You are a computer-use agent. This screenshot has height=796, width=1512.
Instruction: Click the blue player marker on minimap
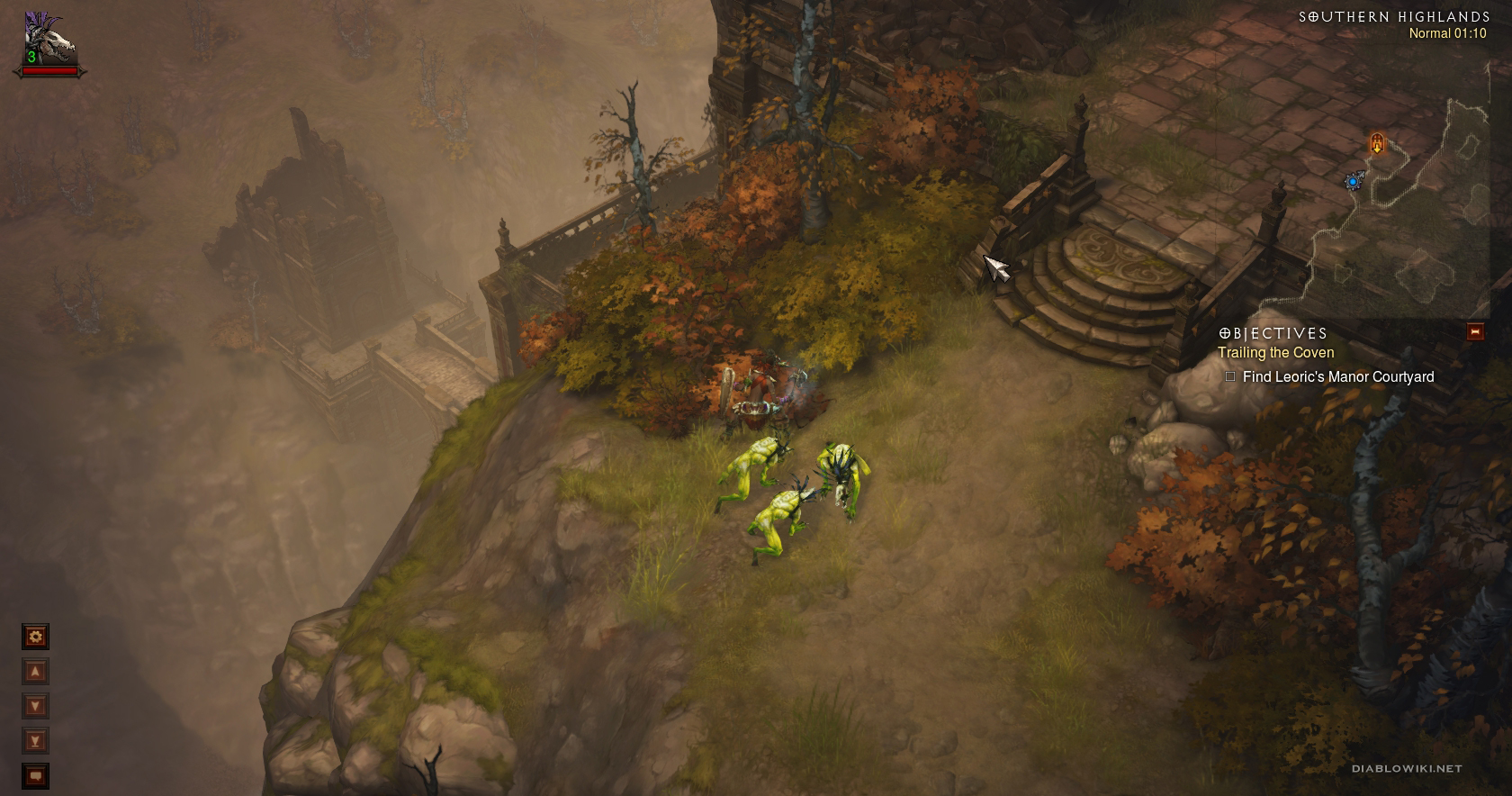(1353, 182)
